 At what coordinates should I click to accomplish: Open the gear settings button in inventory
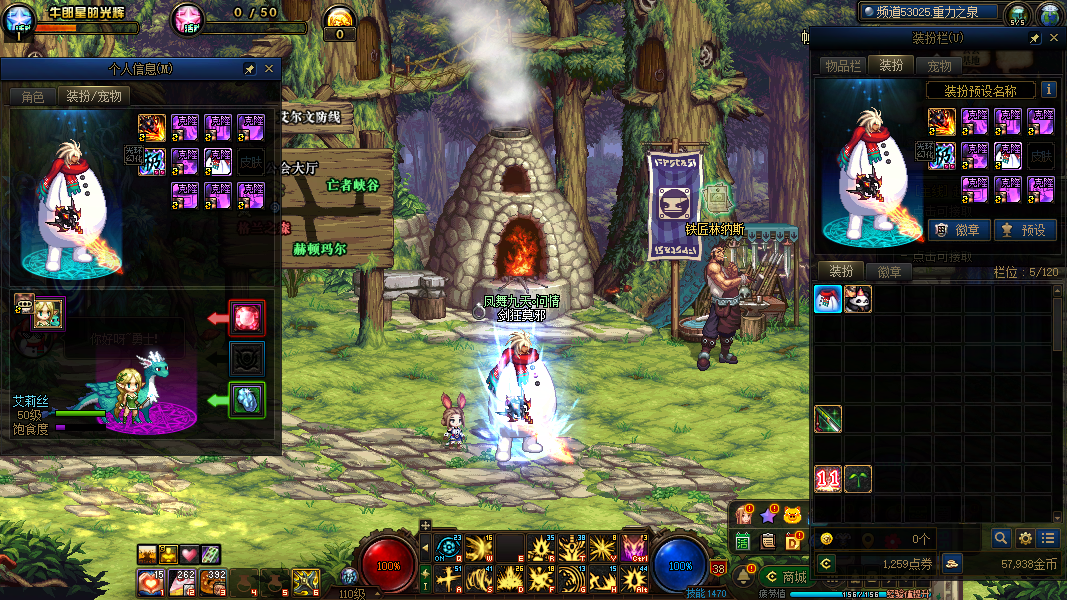tap(1025, 538)
